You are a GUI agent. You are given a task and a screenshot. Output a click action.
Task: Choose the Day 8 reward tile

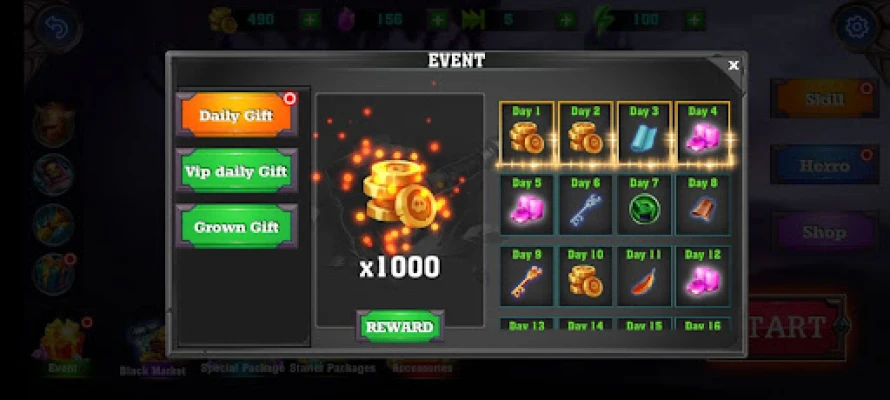(703, 203)
